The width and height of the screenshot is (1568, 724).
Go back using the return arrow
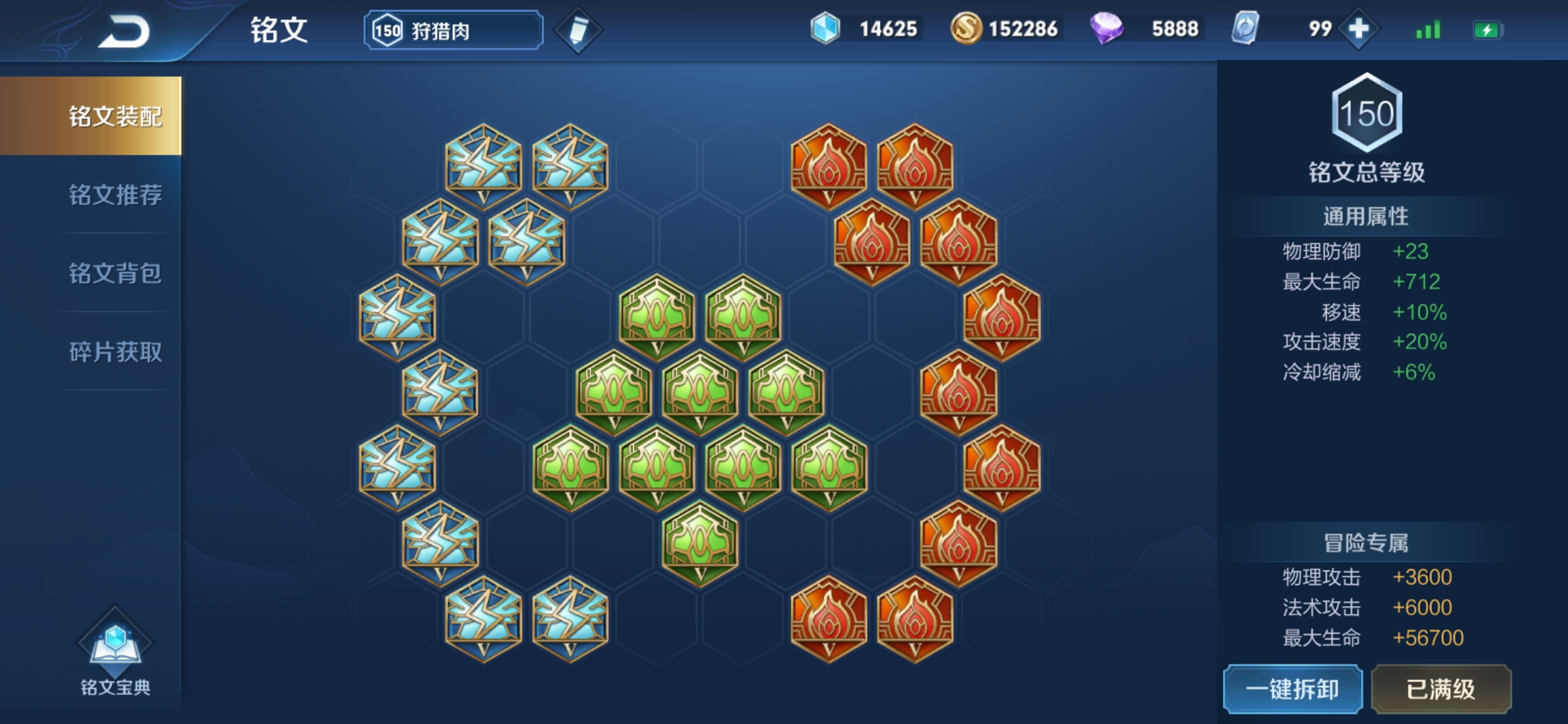125,32
